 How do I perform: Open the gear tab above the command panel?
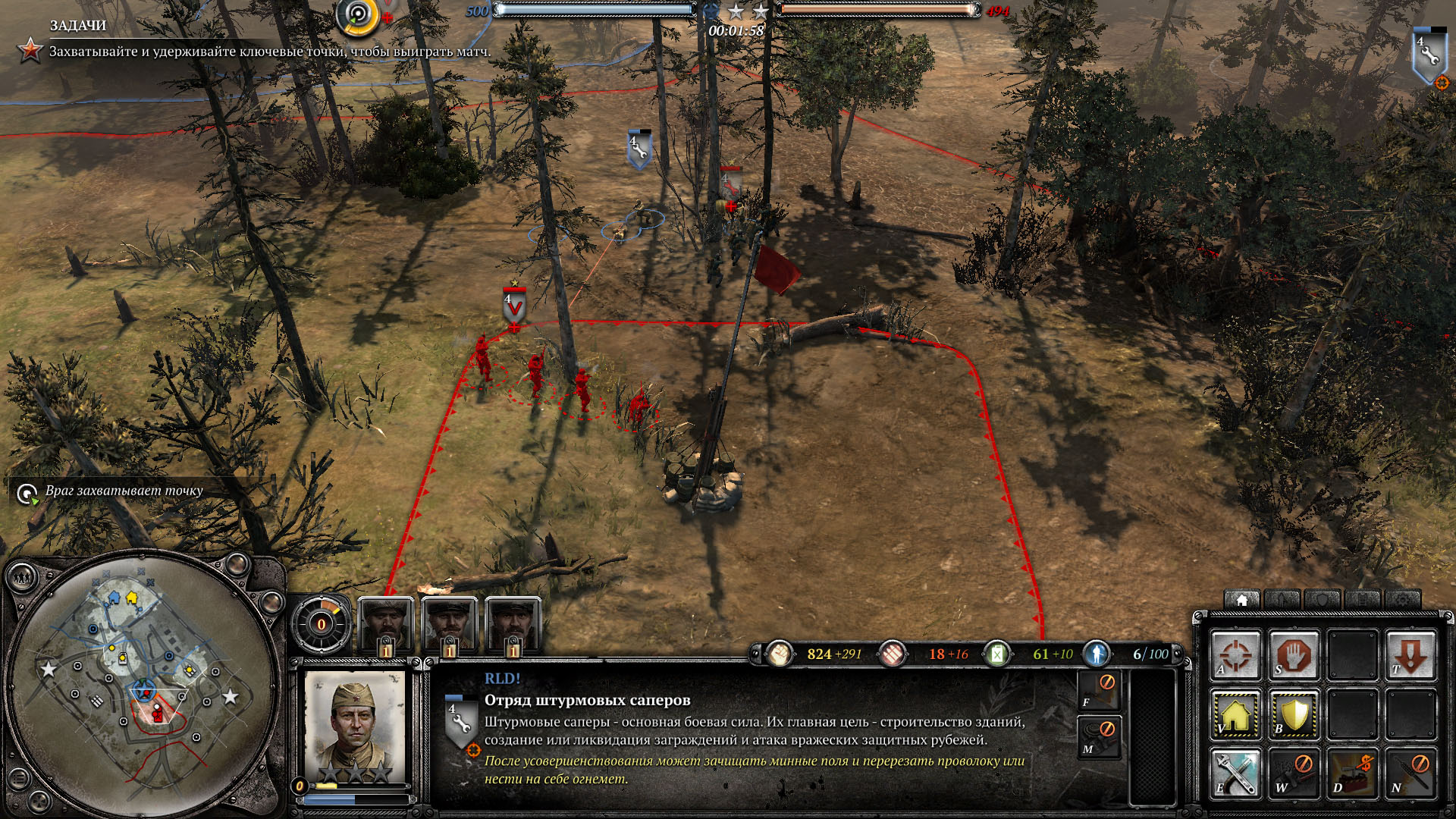[1403, 600]
